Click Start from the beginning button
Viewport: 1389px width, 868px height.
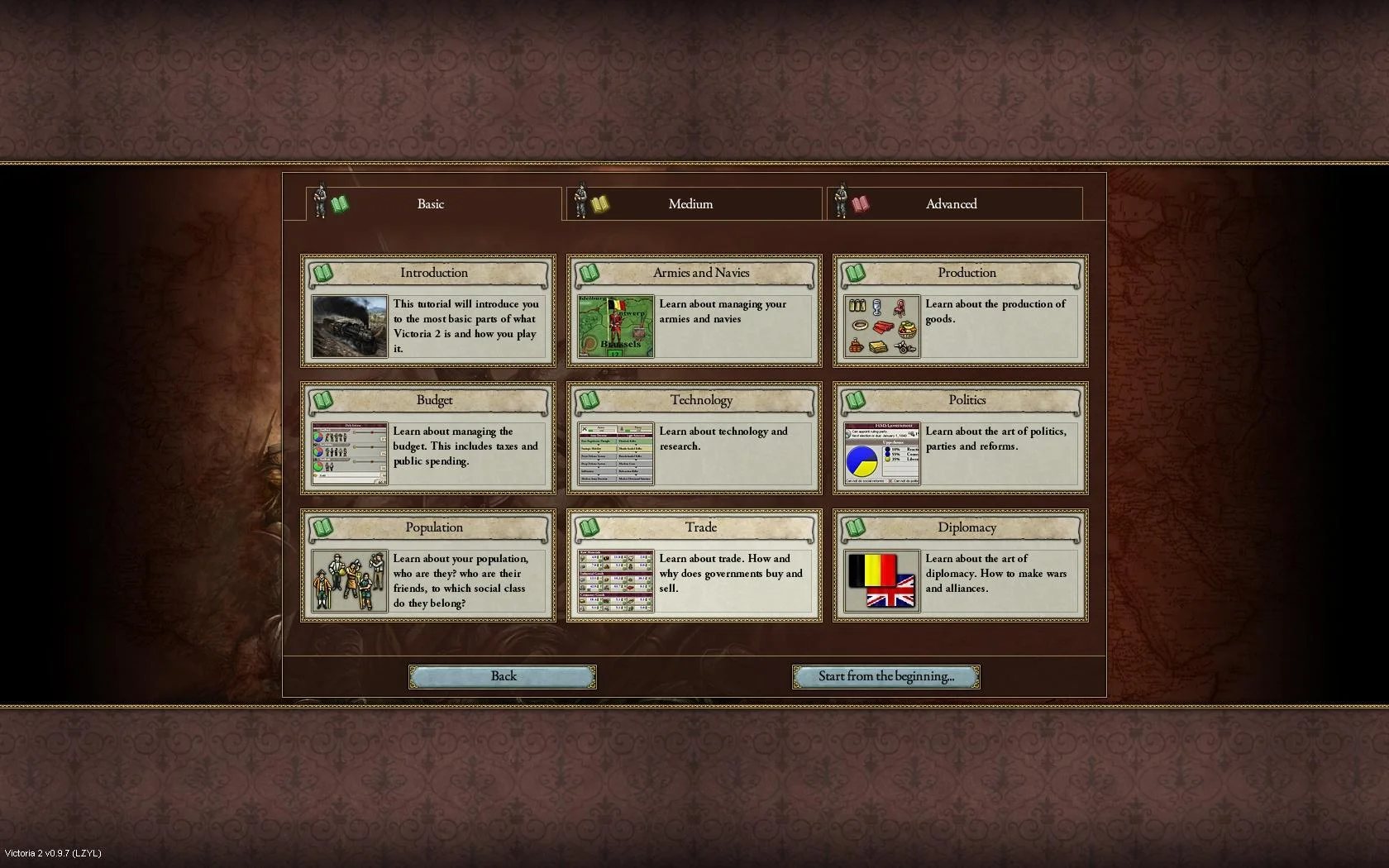click(885, 676)
